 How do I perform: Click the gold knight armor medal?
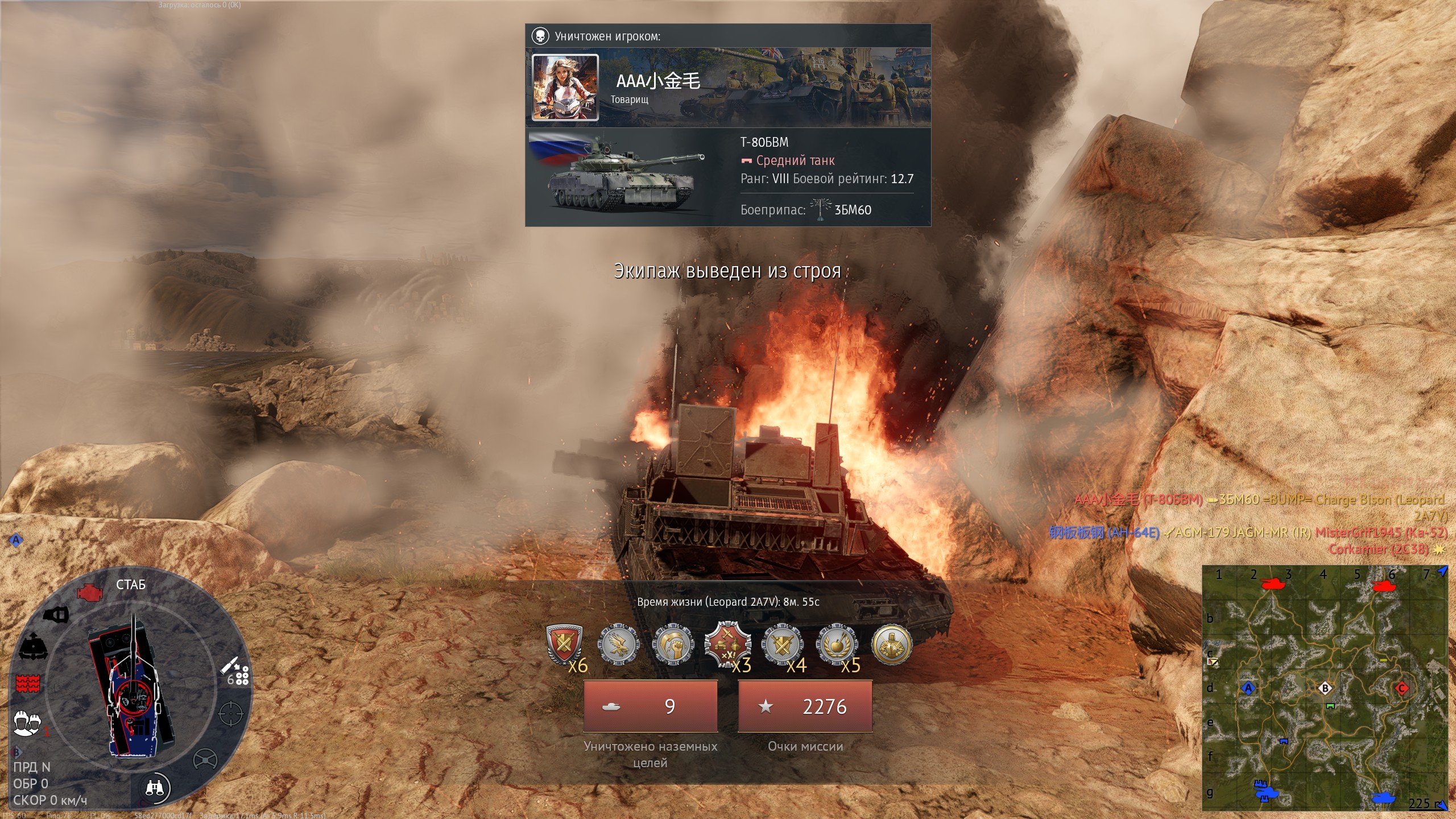(891, 645)
